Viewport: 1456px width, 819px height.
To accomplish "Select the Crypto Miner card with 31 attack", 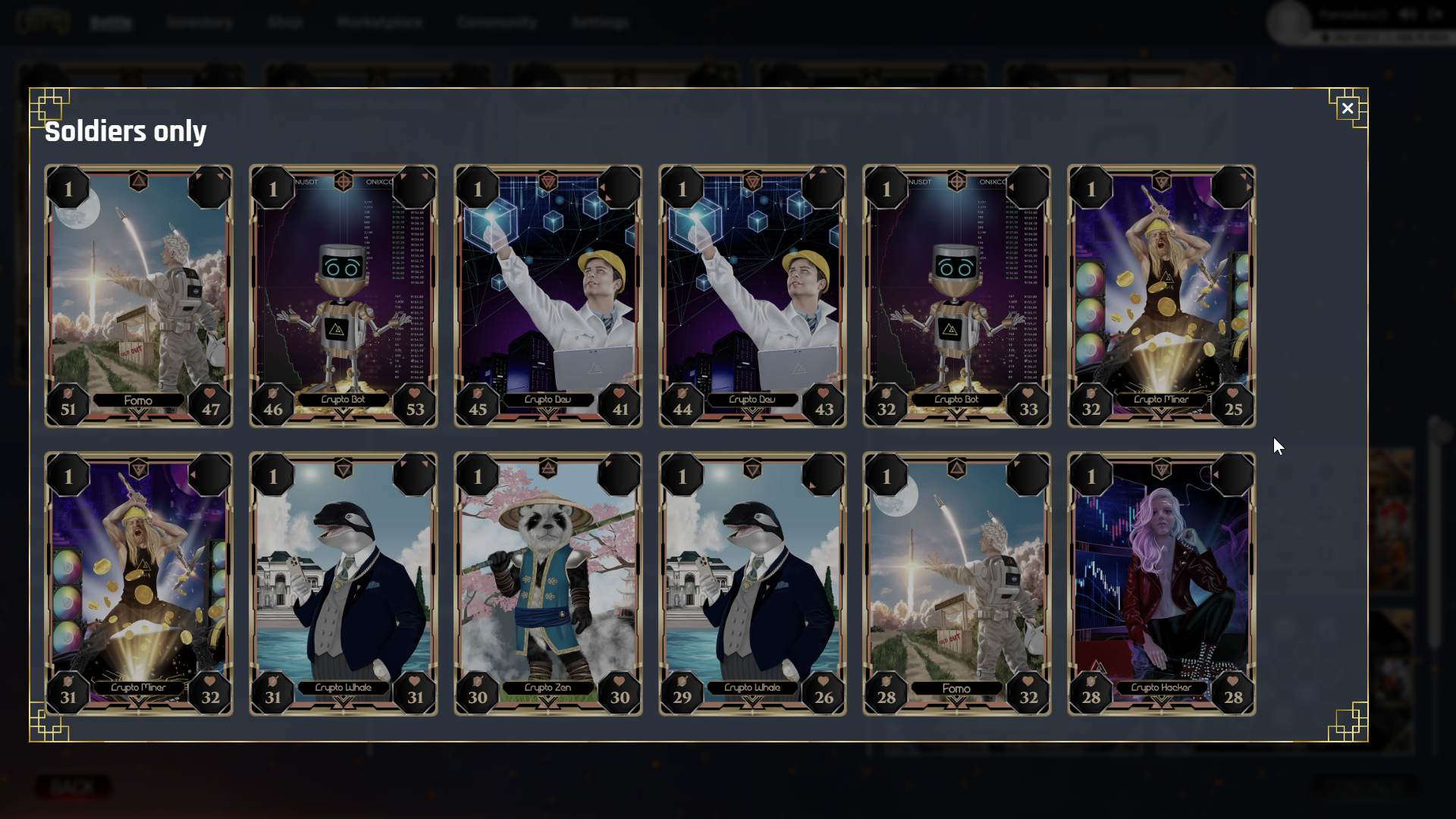I will point(139,584).
